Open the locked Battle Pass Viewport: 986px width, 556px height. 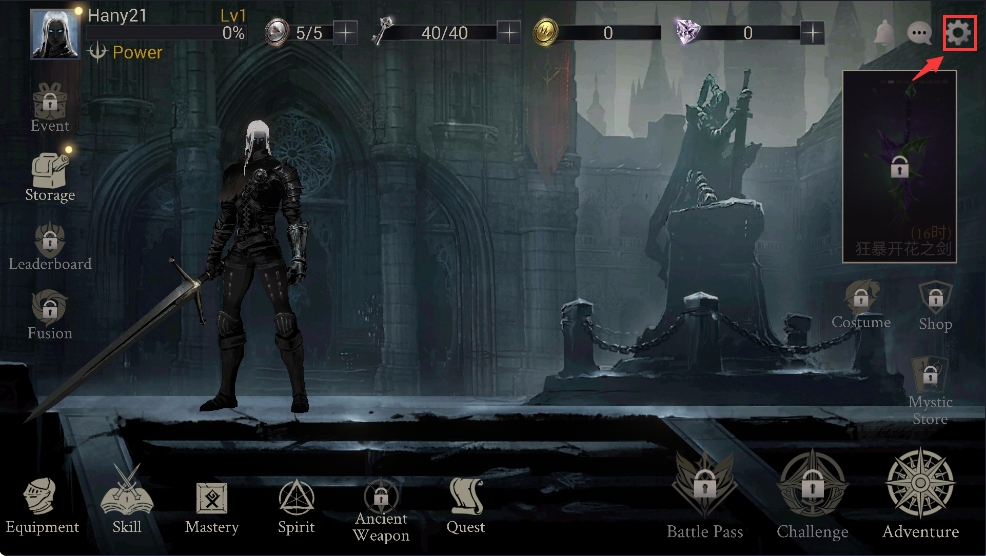click(705, 493)
